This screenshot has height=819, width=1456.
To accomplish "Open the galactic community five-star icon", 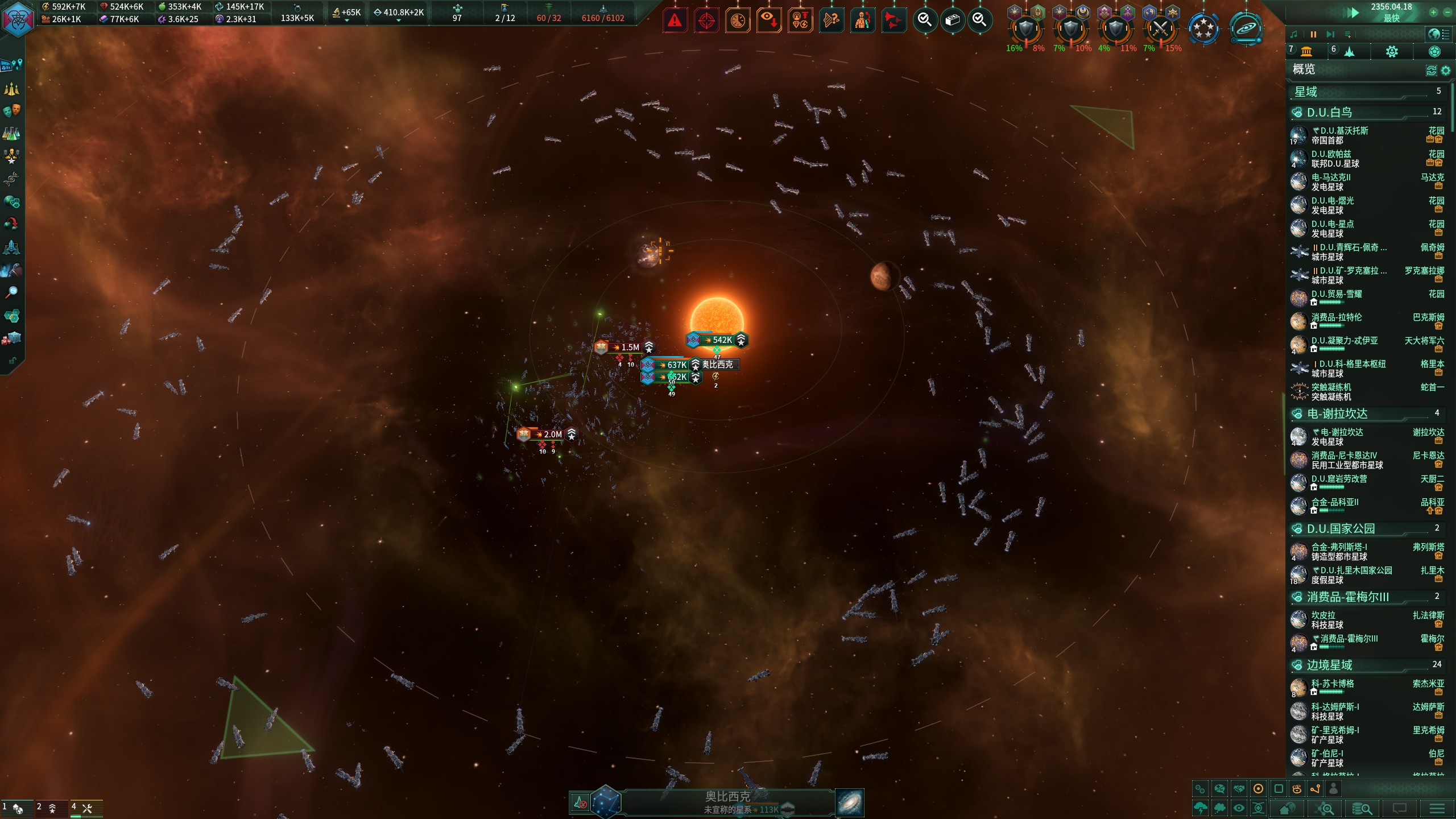I will click(x=1203, y=28).
